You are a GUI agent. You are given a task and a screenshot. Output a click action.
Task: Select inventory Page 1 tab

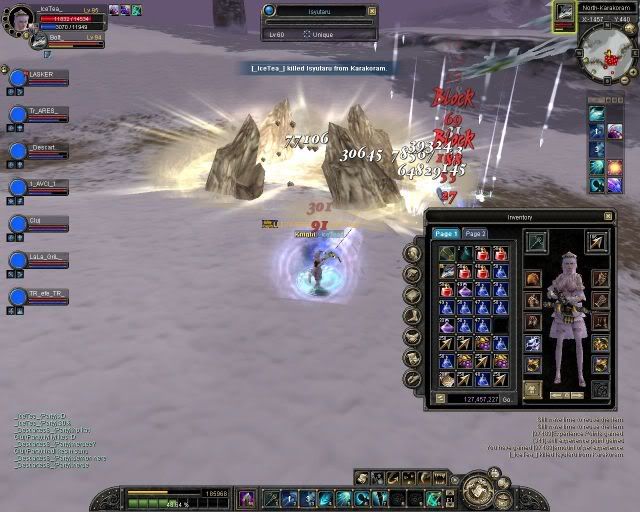pos(446,234)
